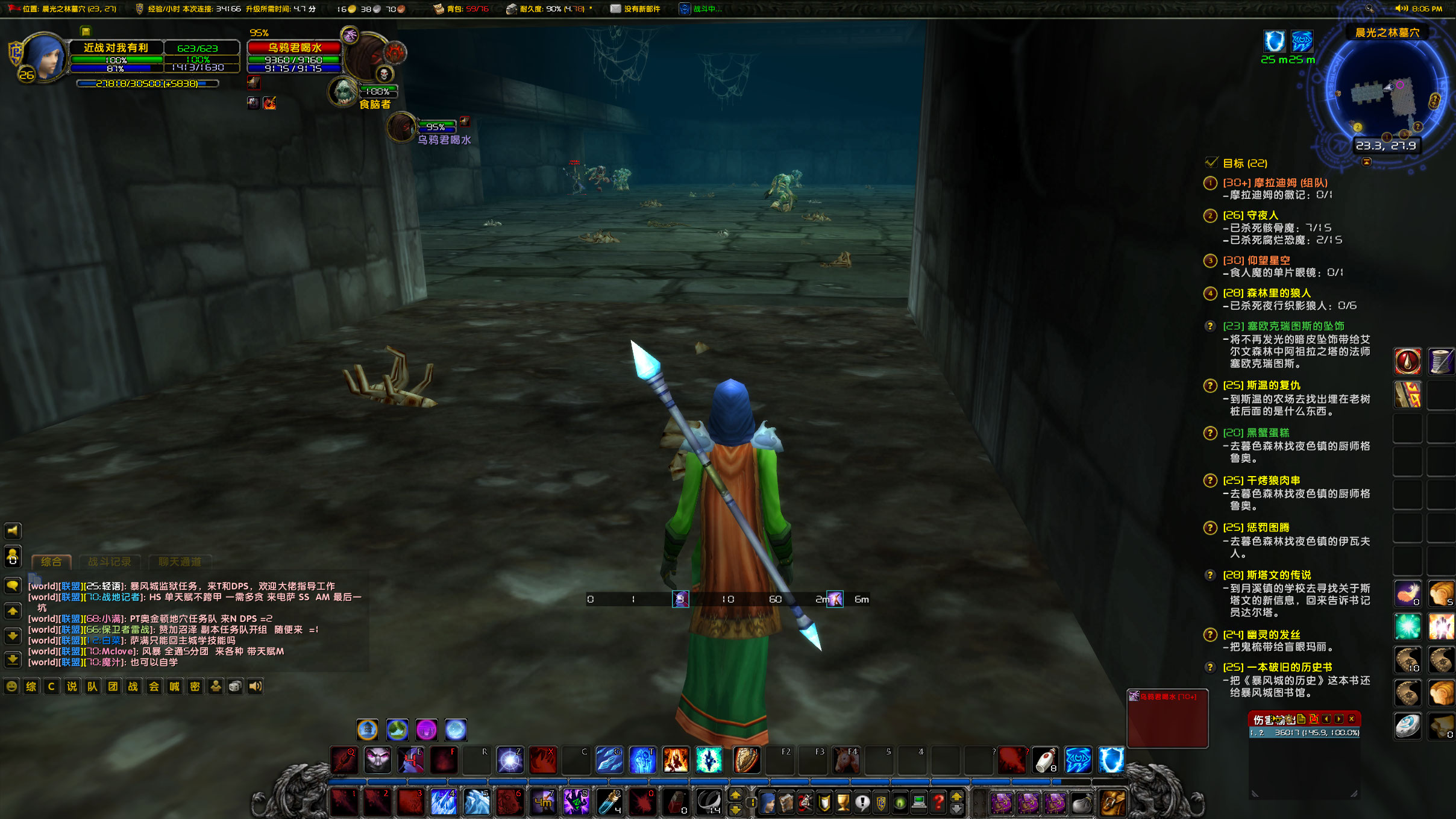Click the 密 whisper button in chat shortcuts
1456x819 pixels.
[x=195, y=686]
